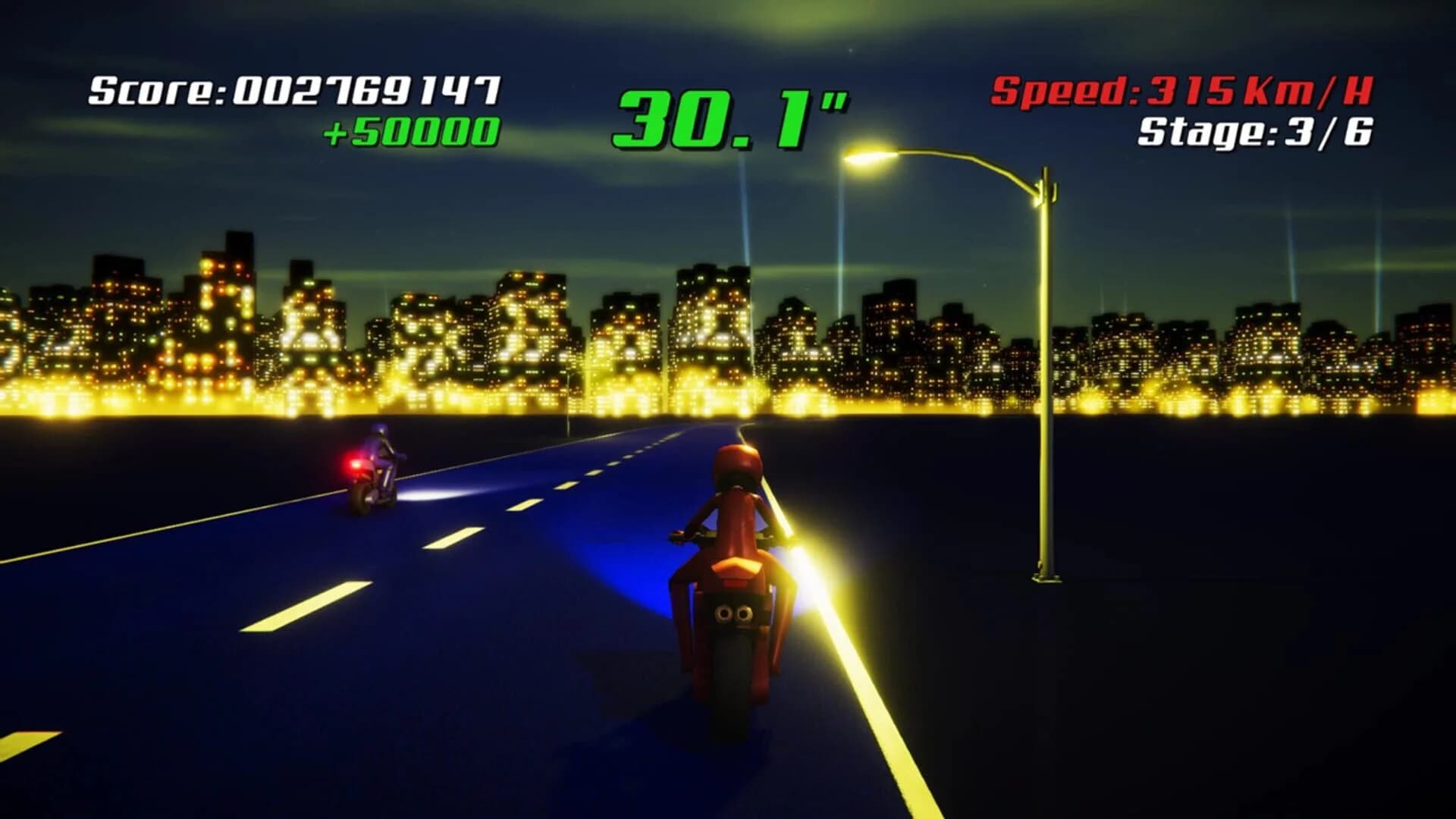This screenshot has width=1456, height=819.
Task: Click the glowing lamp head of the streetlight
Action: click(x=864, y=159)
